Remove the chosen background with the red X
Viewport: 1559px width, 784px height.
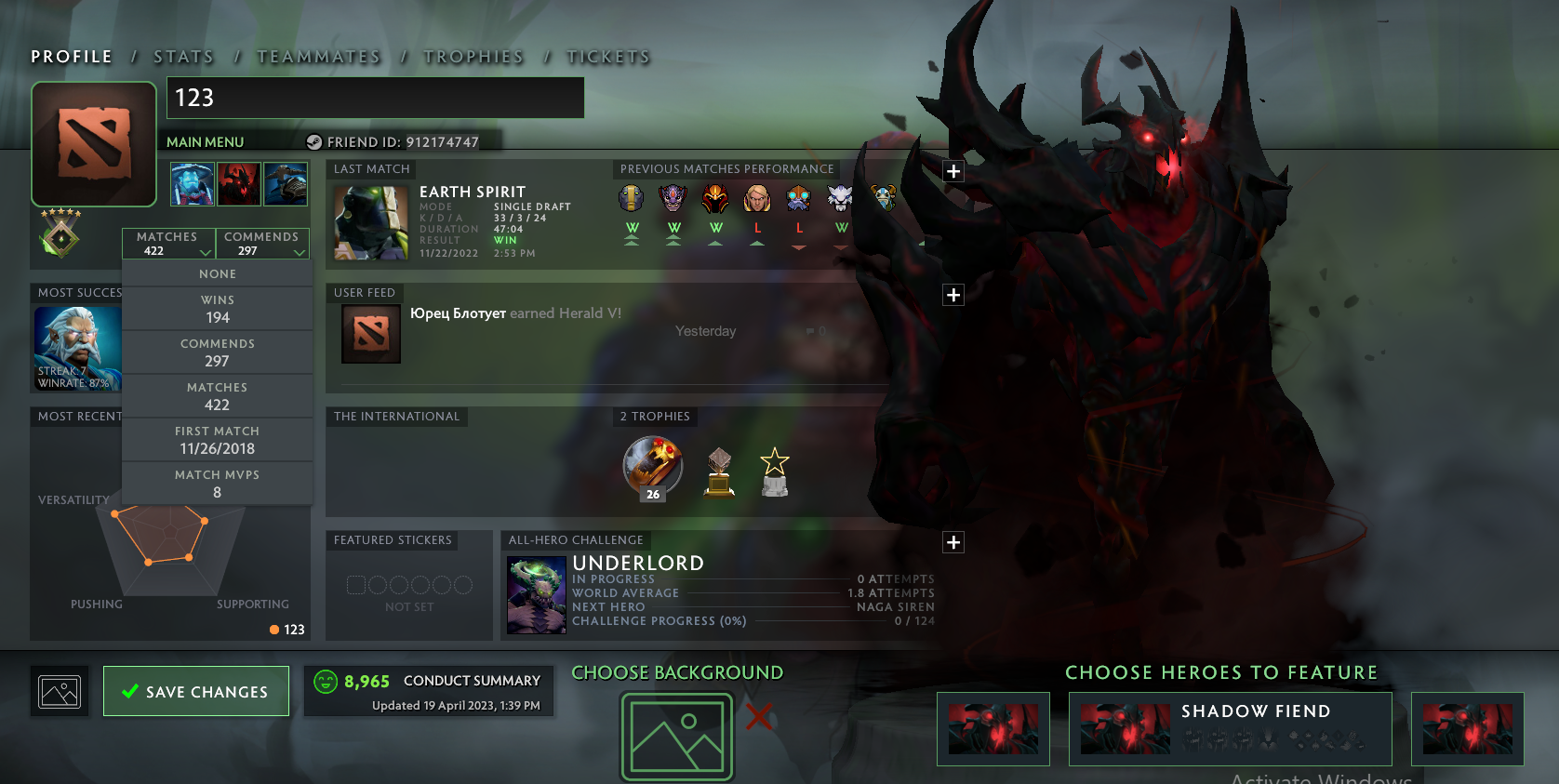click(761, 716)
